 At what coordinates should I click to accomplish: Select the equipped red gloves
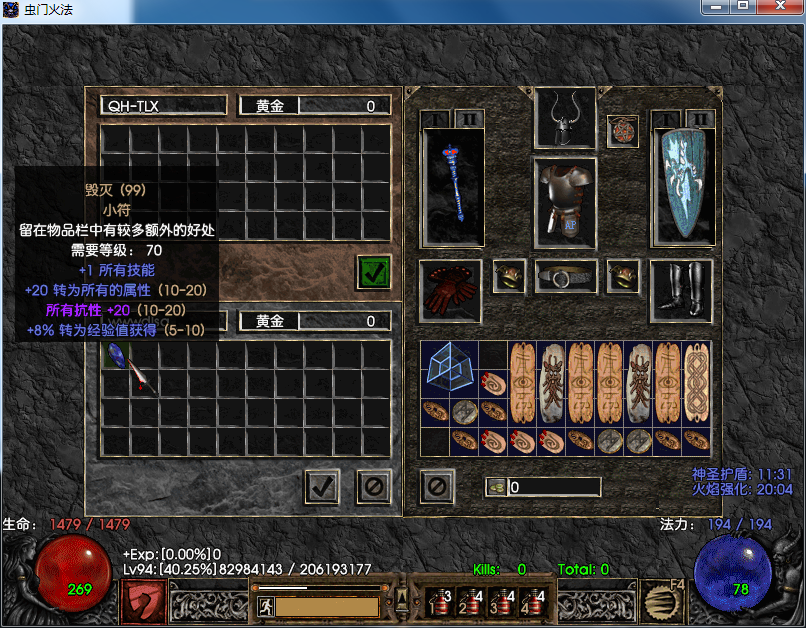[x=451, y=290]
